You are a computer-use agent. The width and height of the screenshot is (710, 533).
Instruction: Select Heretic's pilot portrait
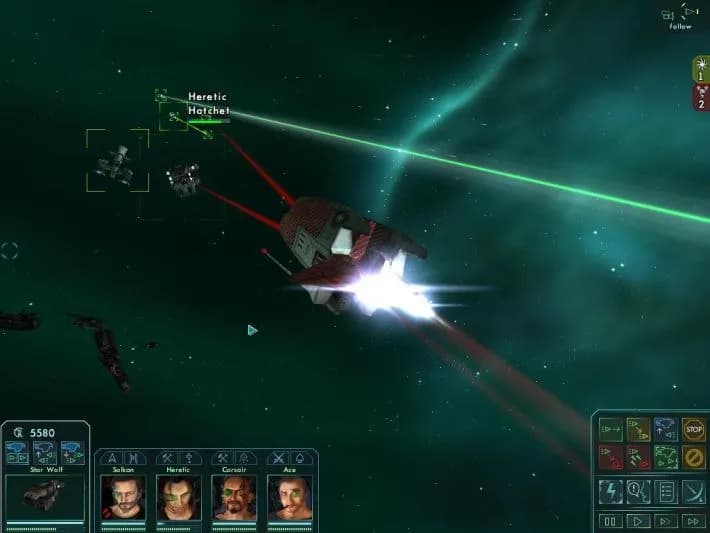178,496
